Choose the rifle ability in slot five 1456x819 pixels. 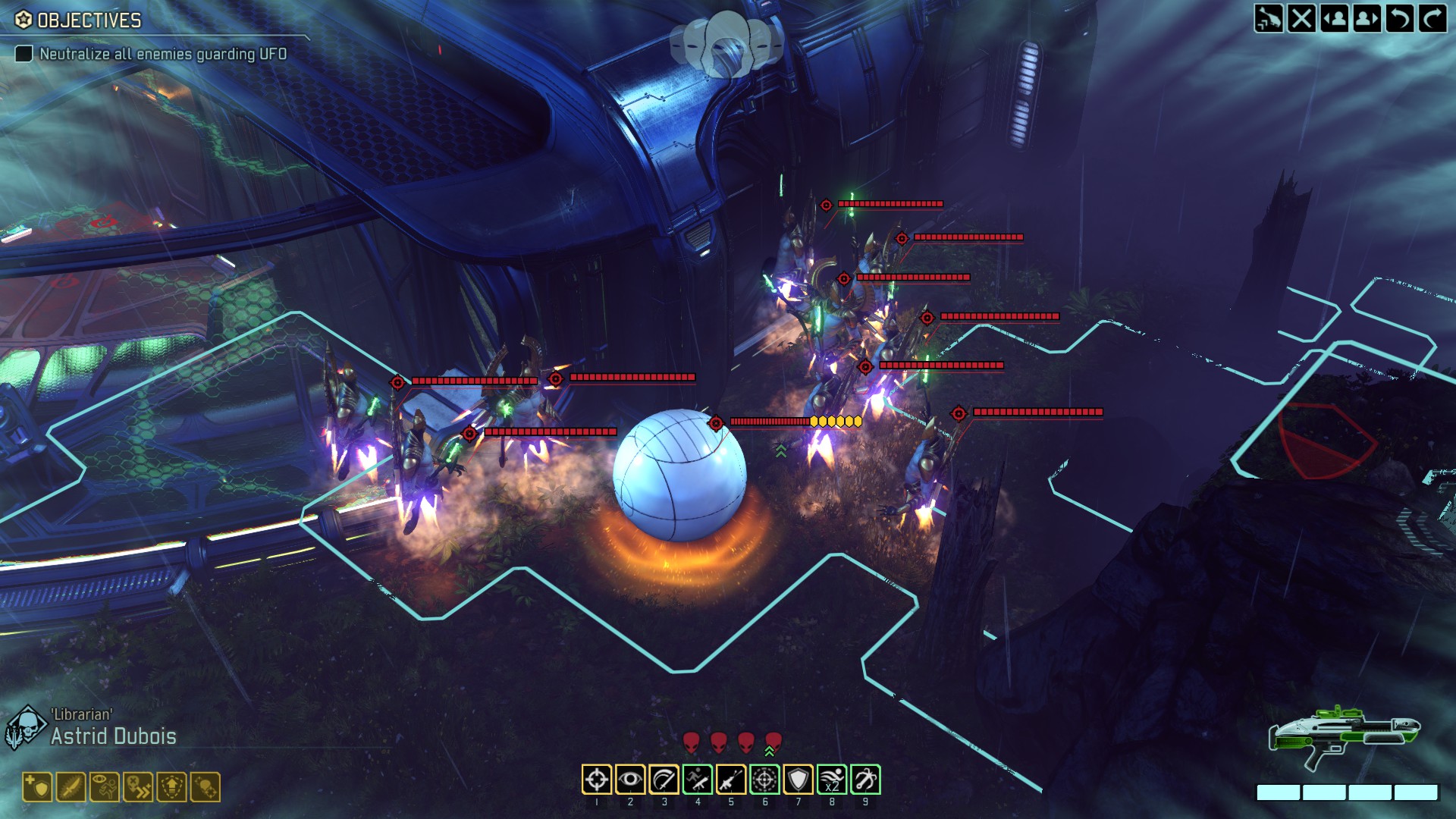(731, 780)
